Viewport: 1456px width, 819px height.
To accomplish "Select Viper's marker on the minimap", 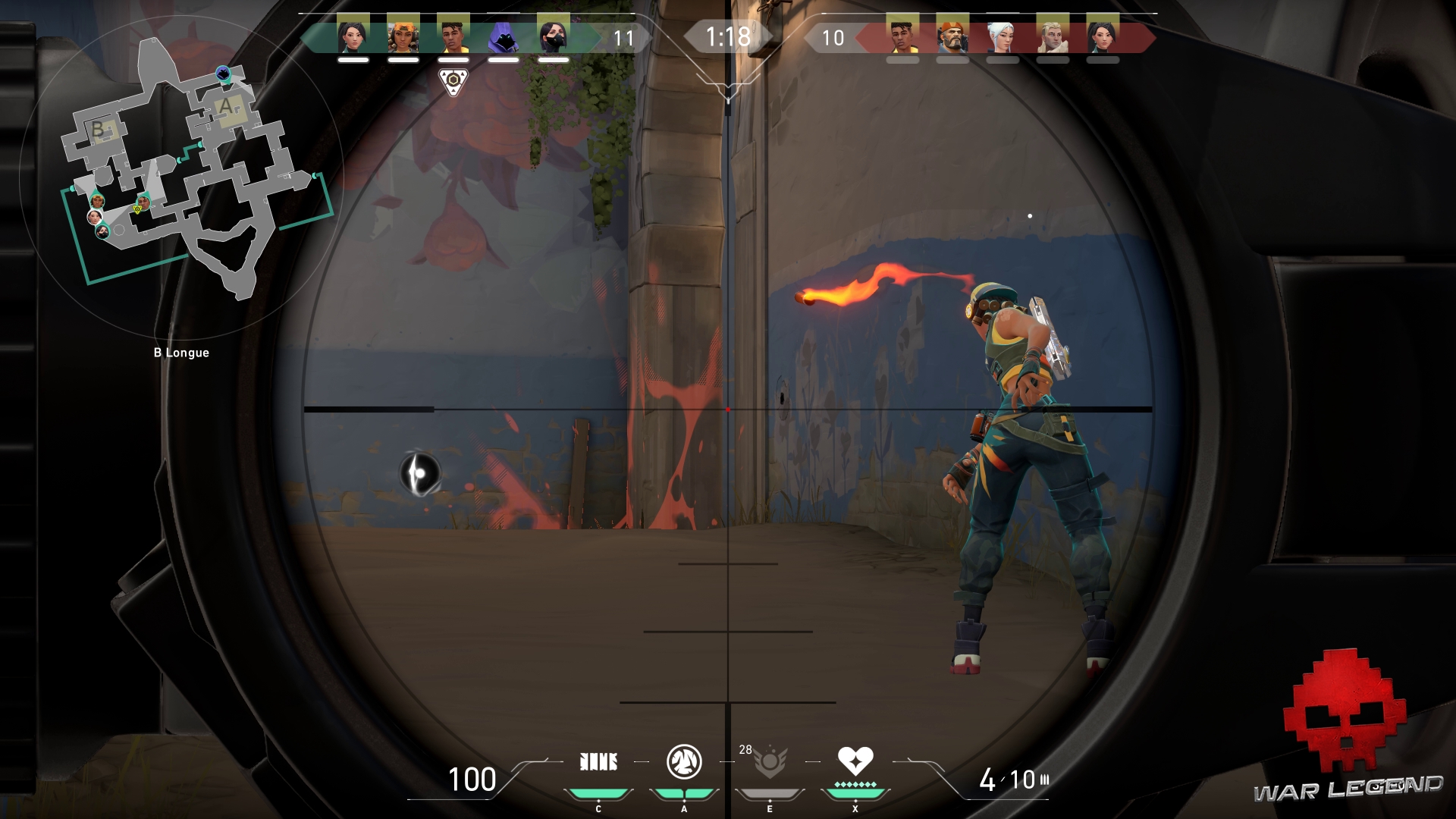I will tap(102, 231).
